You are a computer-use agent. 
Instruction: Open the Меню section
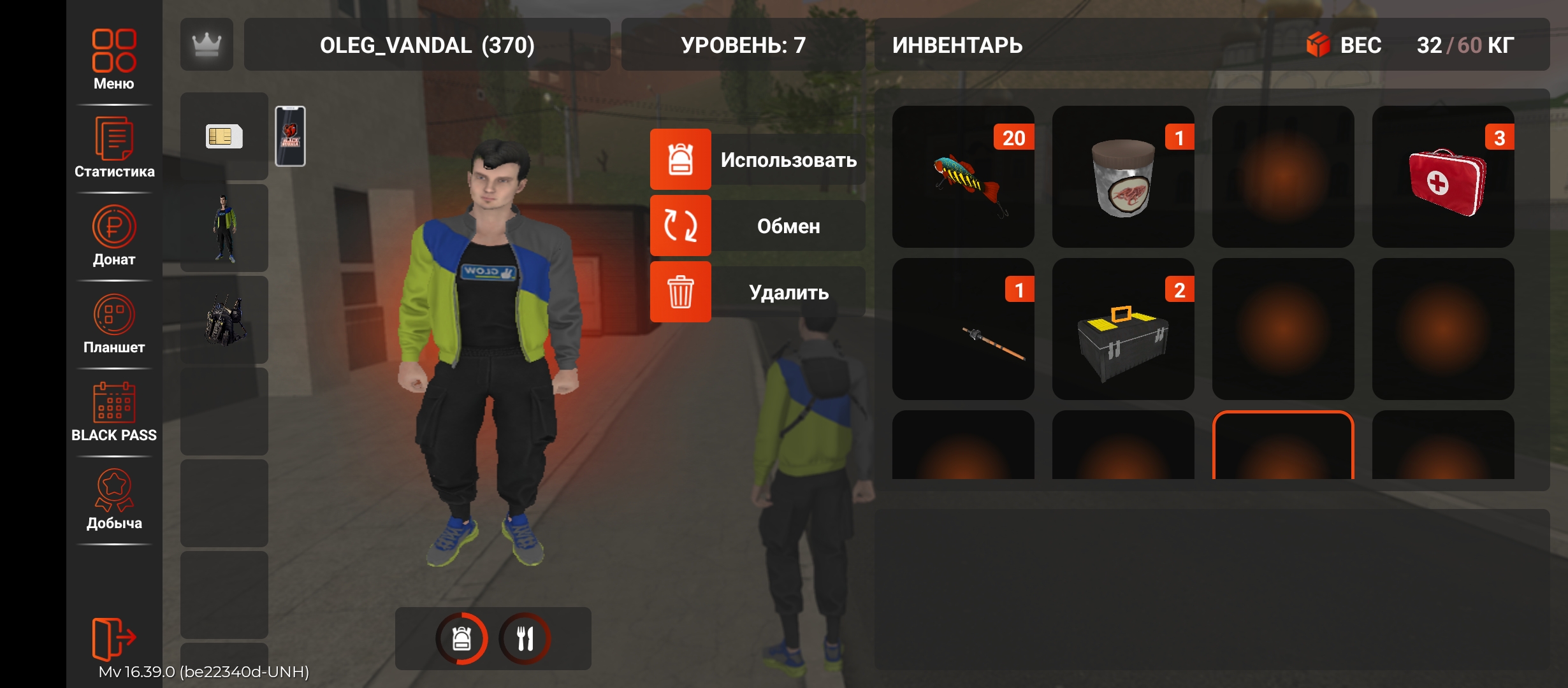point(114,59)
